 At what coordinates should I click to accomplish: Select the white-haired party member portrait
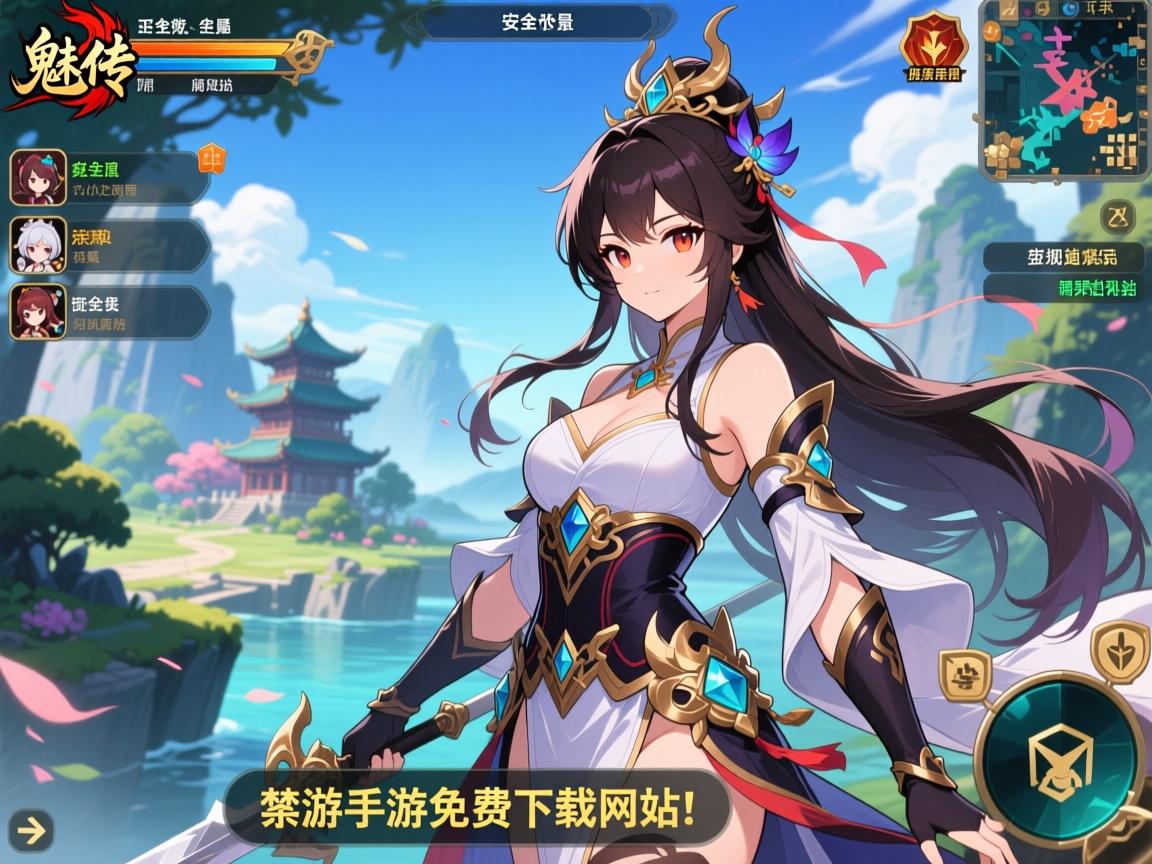38,245
